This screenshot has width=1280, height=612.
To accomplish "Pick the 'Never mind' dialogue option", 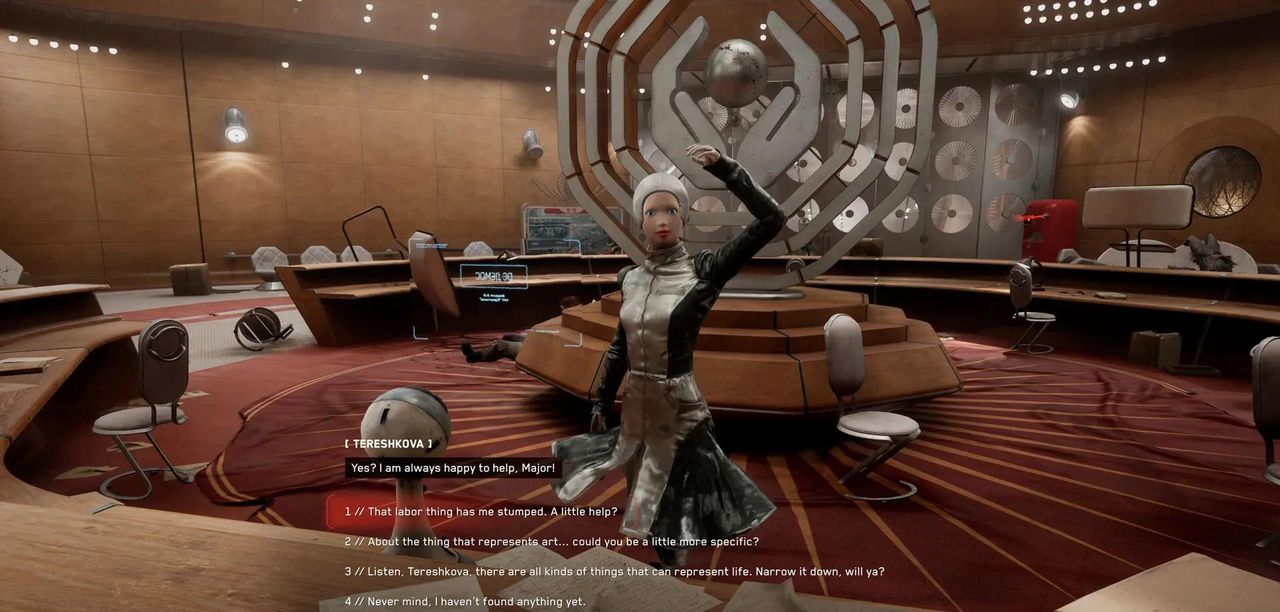I will (x=464, y=602).
